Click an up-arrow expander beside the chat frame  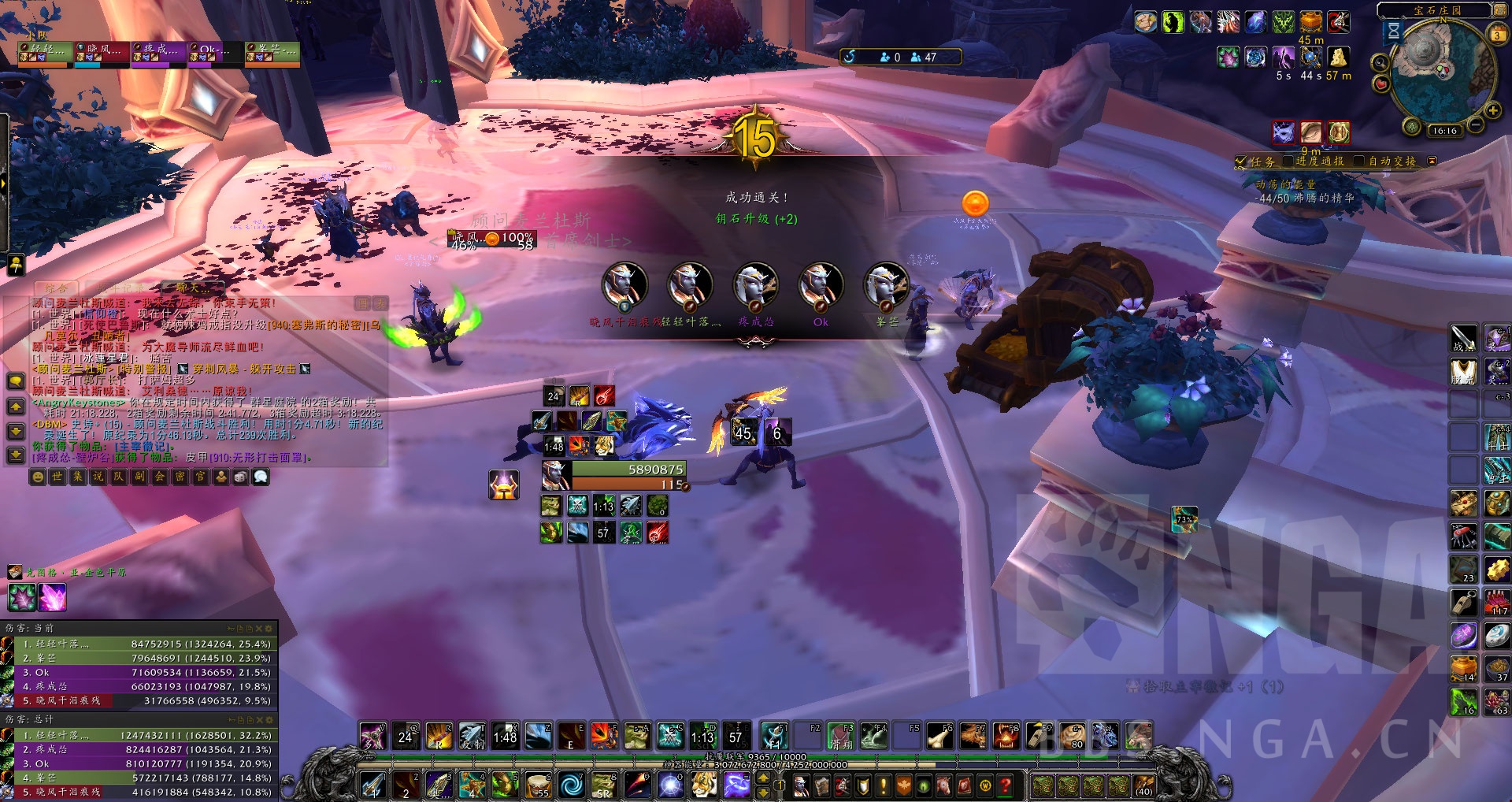14,407
